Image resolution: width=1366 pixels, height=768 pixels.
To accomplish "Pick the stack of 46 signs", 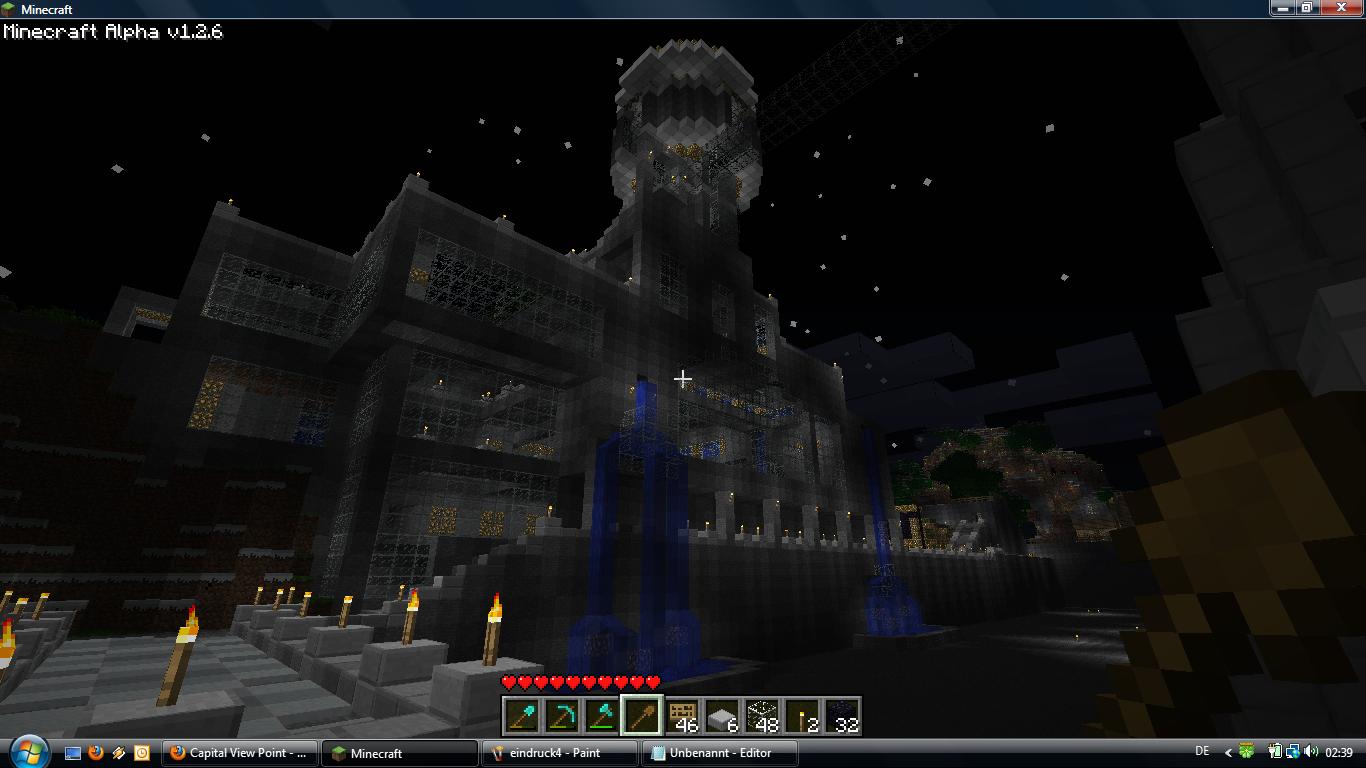I will pos(681,716).
